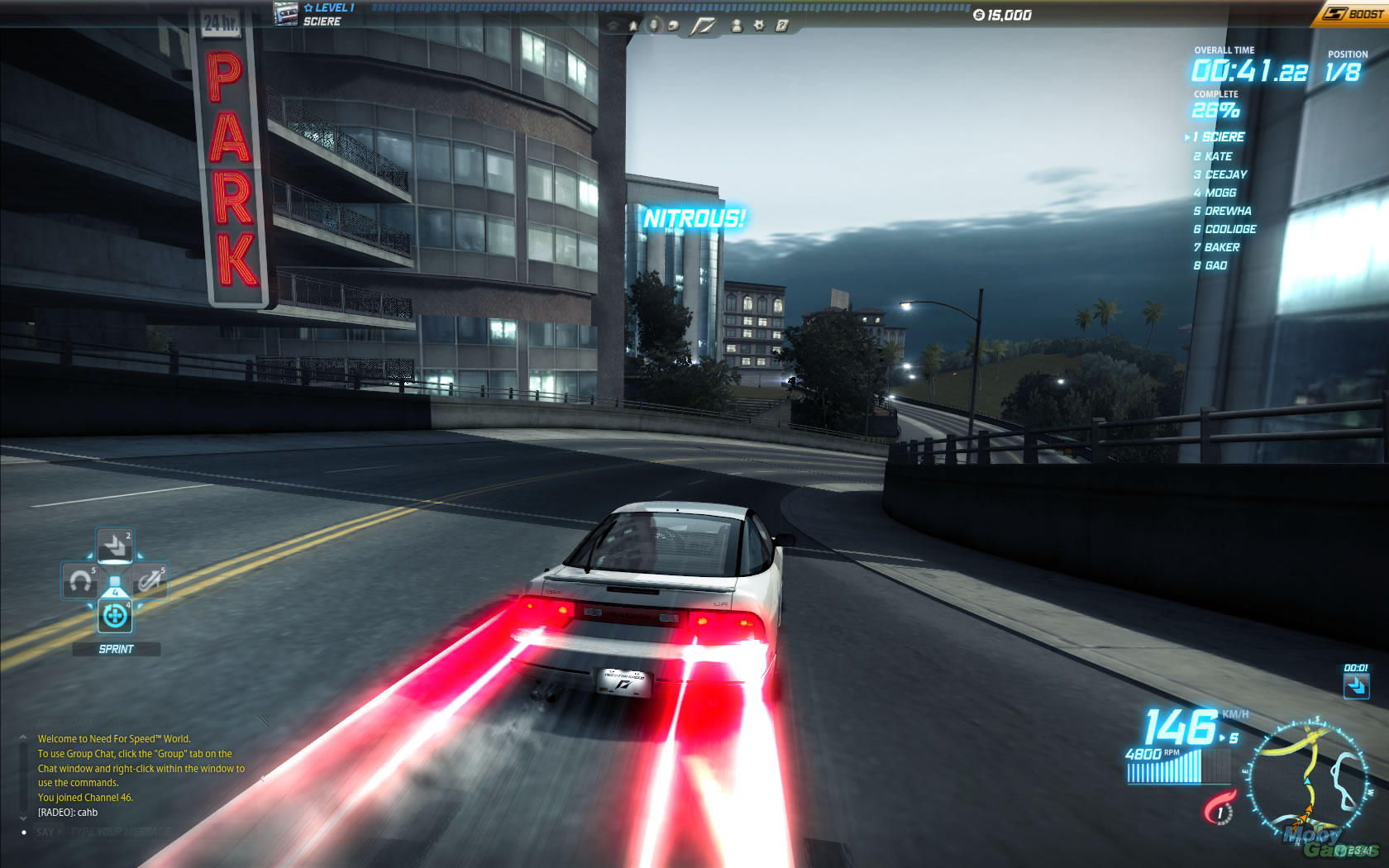Open the friends person icon

coord(737,26)
